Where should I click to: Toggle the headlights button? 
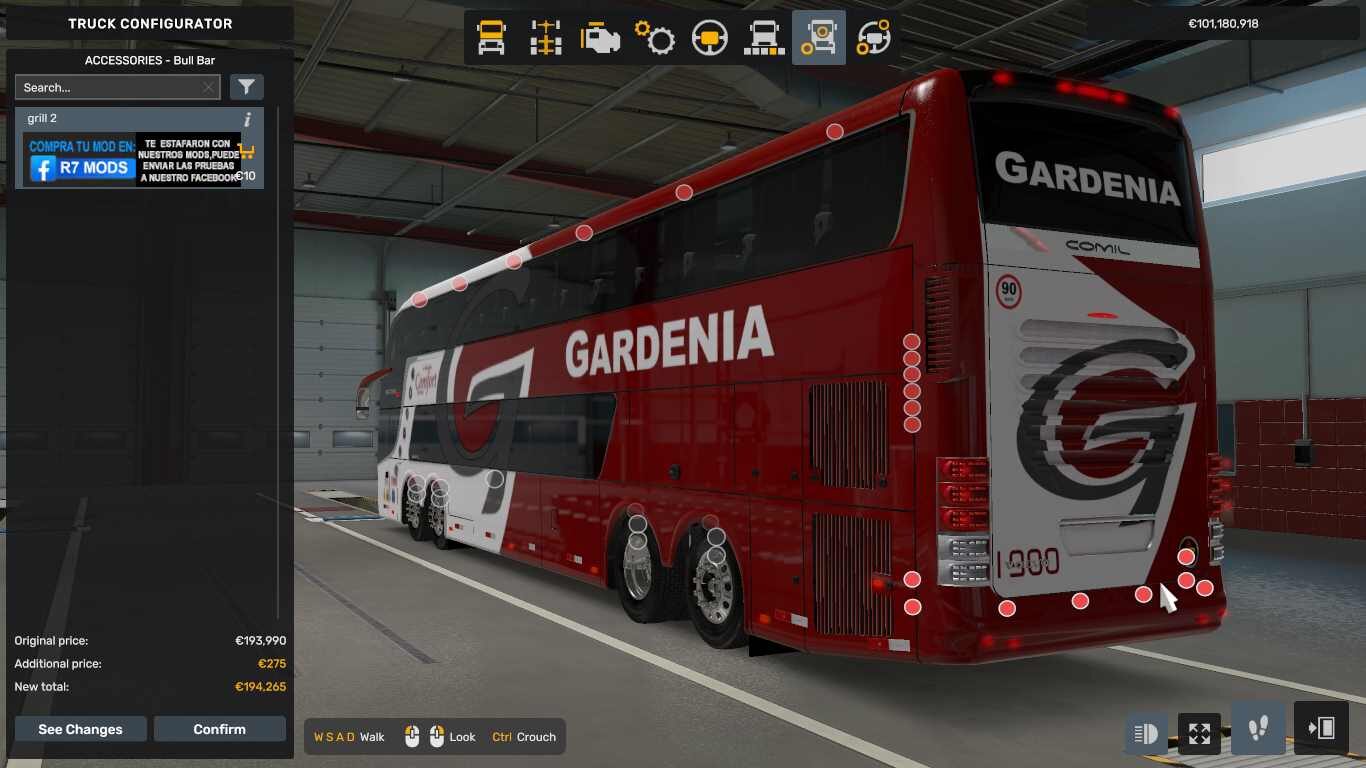(x=1146, y=734)
